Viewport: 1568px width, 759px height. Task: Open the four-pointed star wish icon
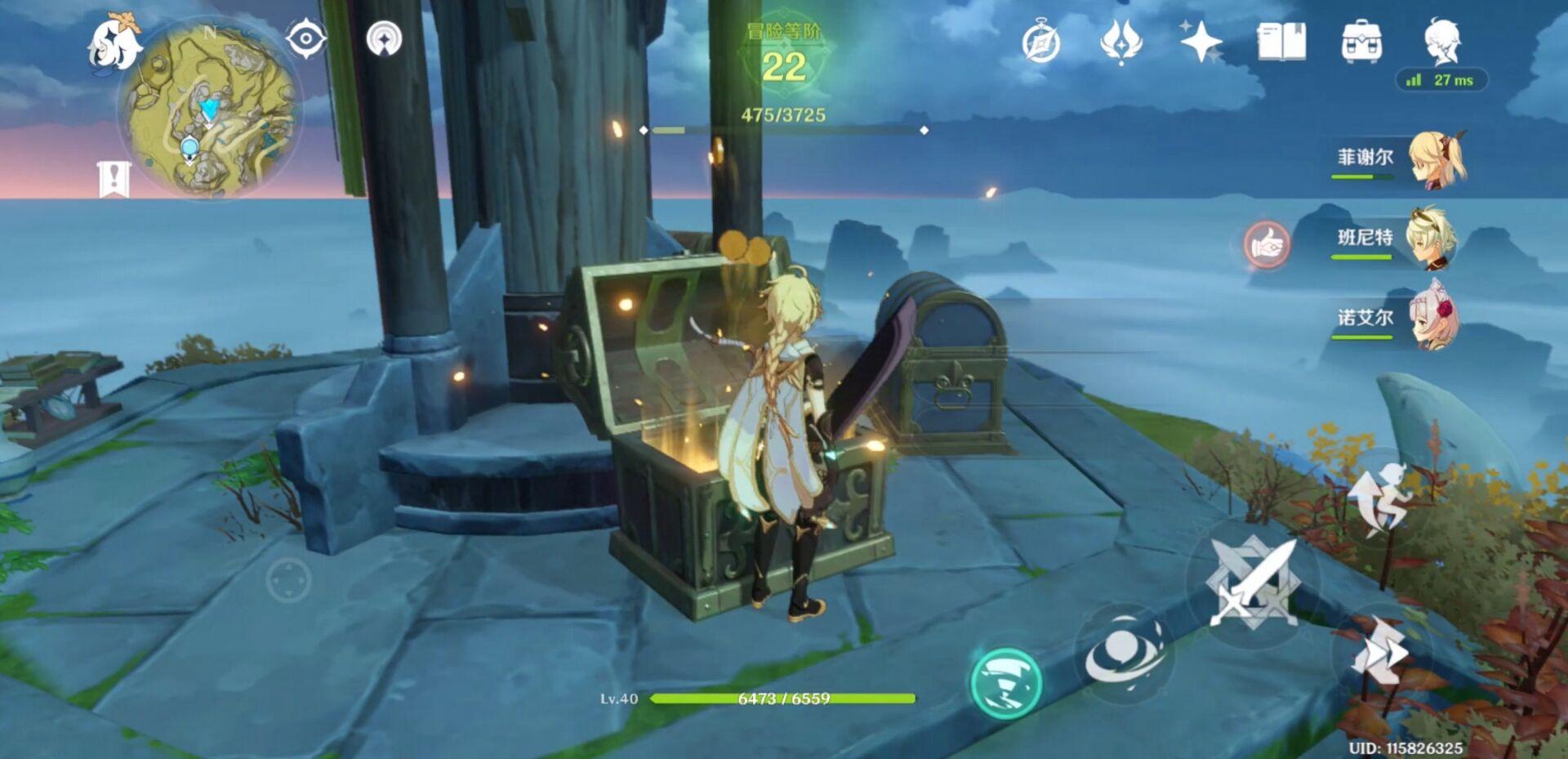1200,41
